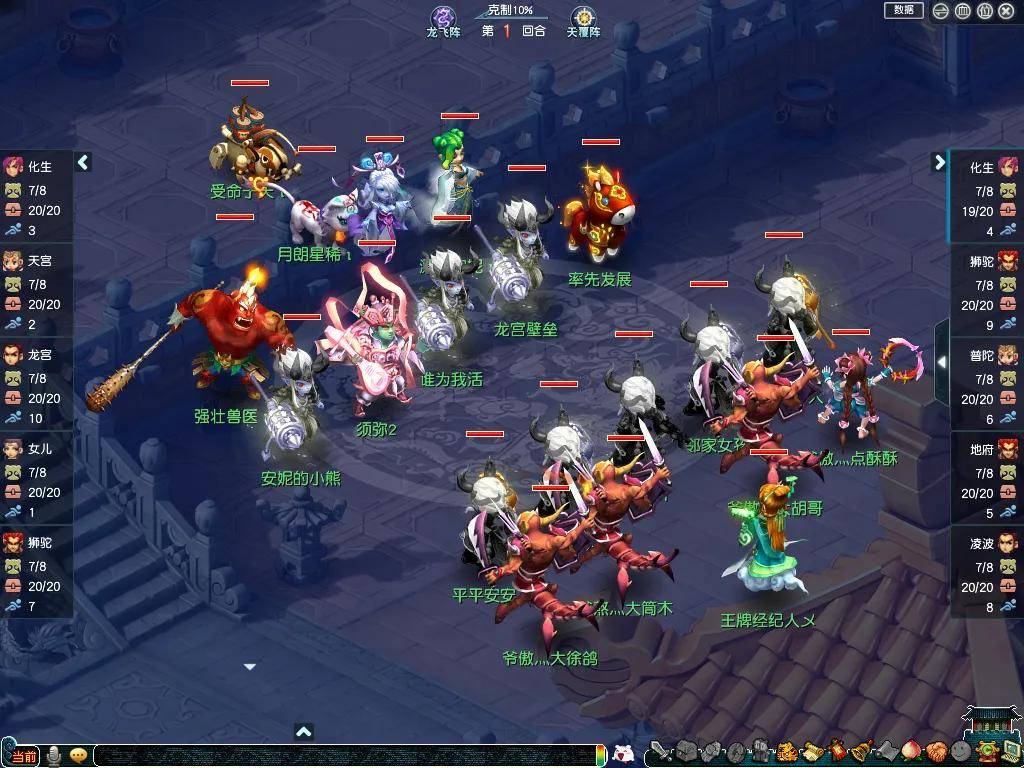Collapse the right team panel with the arrow
The height and width of the screenshot is (768, 1024).
tap(939, 162)
